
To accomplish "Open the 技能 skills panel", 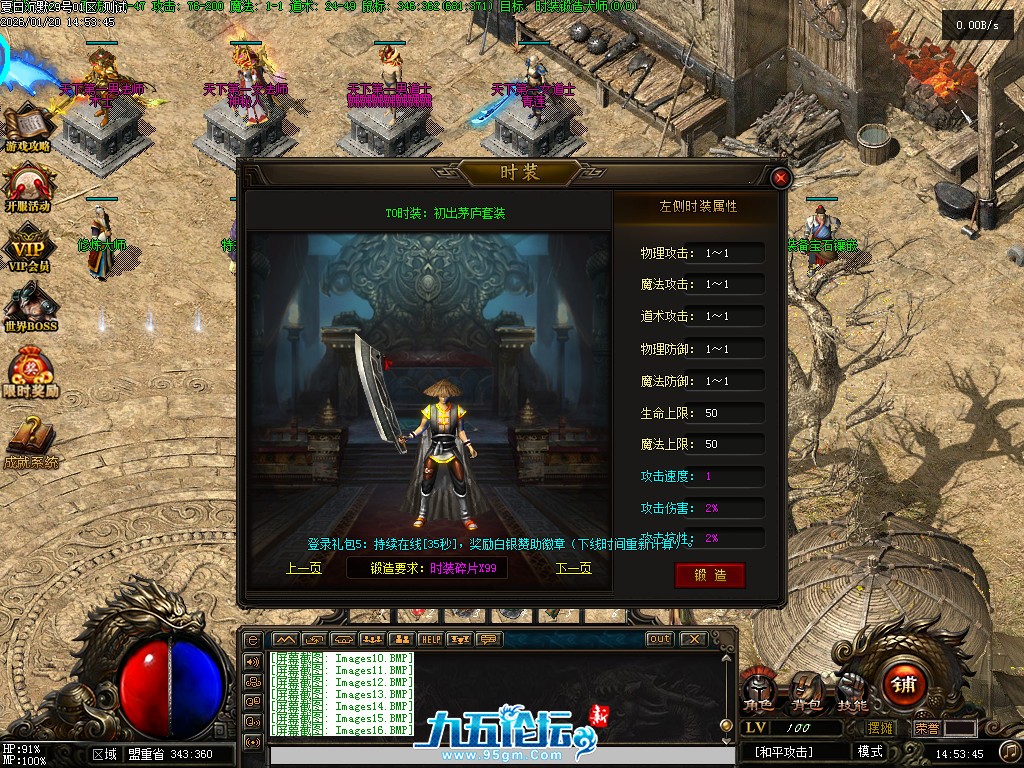I will (852, 689).
